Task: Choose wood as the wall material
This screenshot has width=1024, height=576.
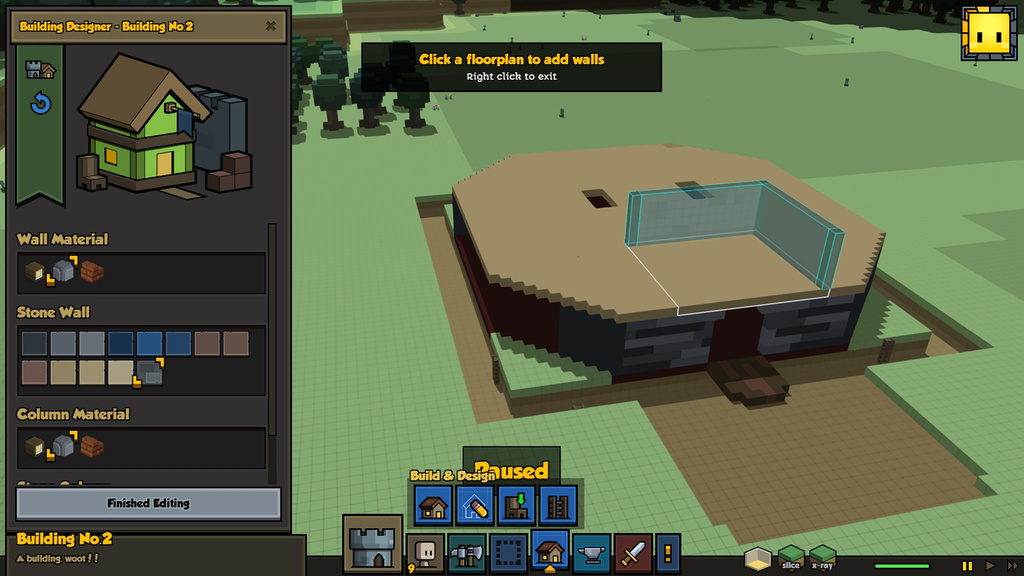Action: [35, 271]
